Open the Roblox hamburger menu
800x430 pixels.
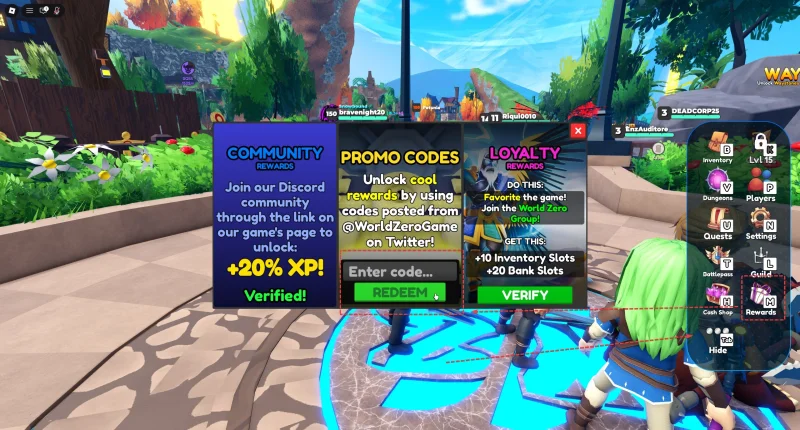(x=29, y=10)
